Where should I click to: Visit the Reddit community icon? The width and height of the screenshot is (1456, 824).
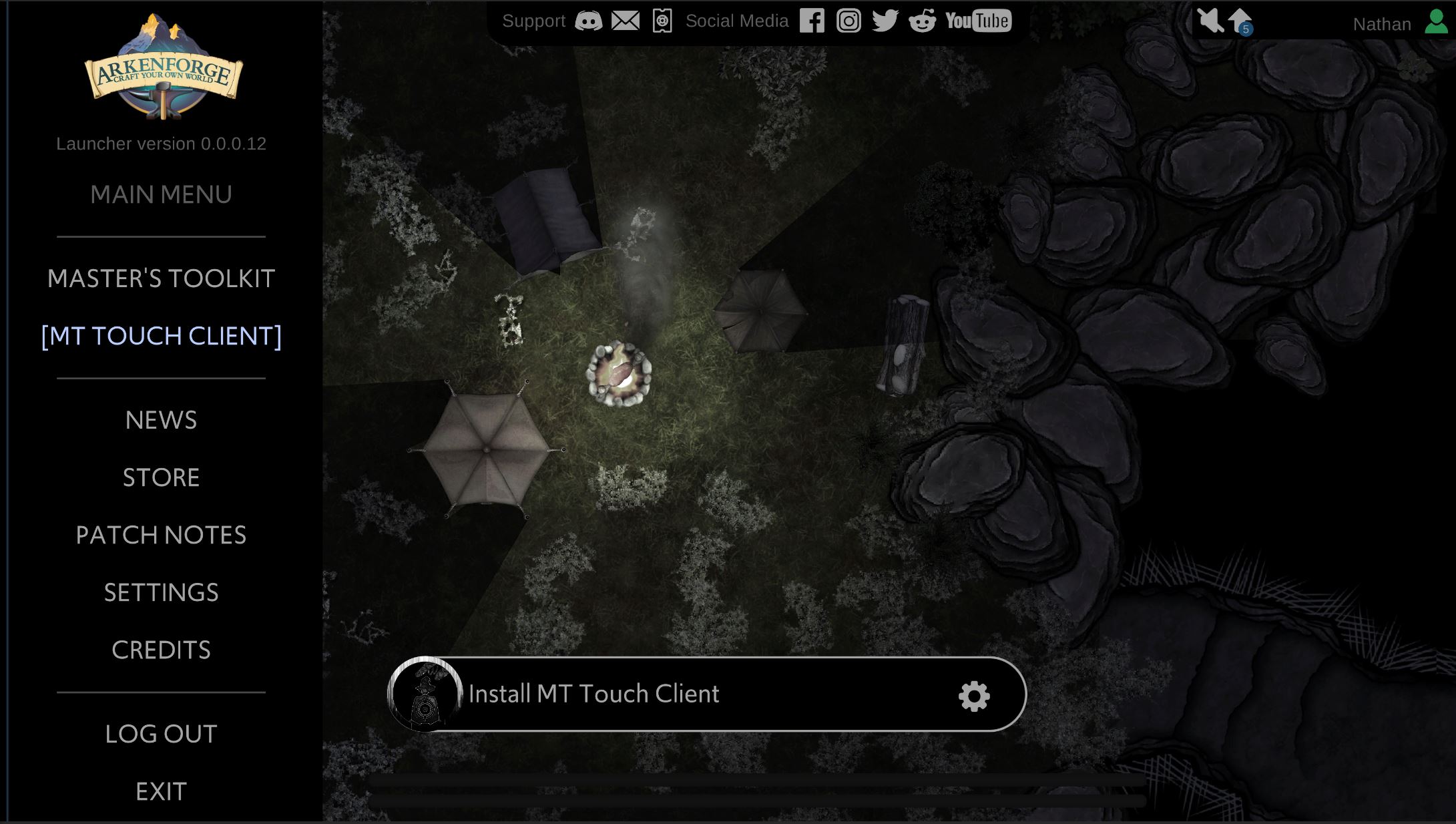[x=922, y=21]
